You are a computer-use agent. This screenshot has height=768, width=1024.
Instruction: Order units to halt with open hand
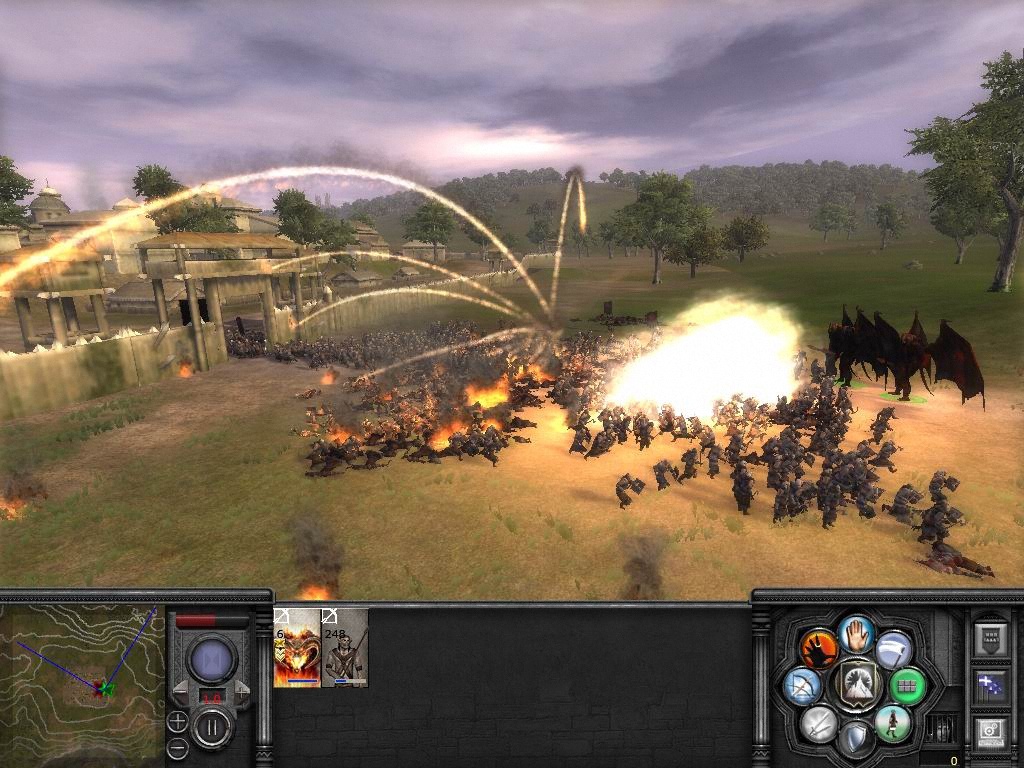[857, 633]
